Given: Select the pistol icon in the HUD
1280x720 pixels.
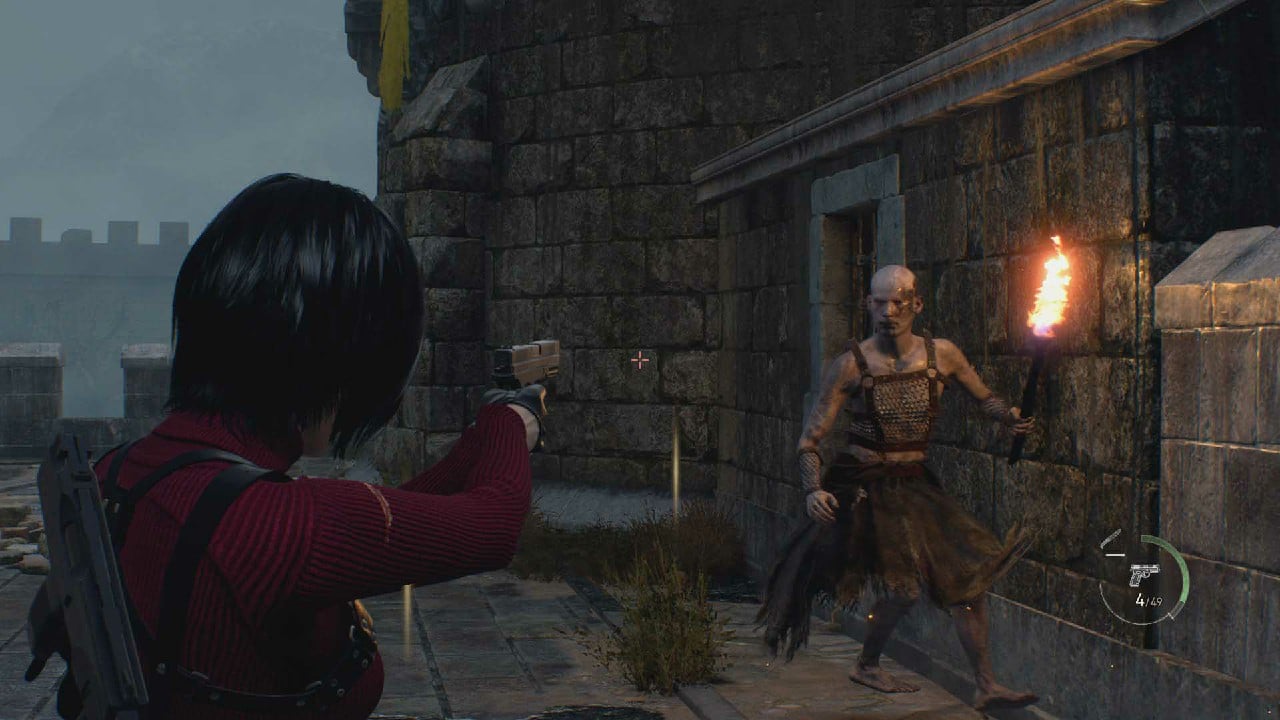Looking at the screenshot, I should click(1145, 574).
